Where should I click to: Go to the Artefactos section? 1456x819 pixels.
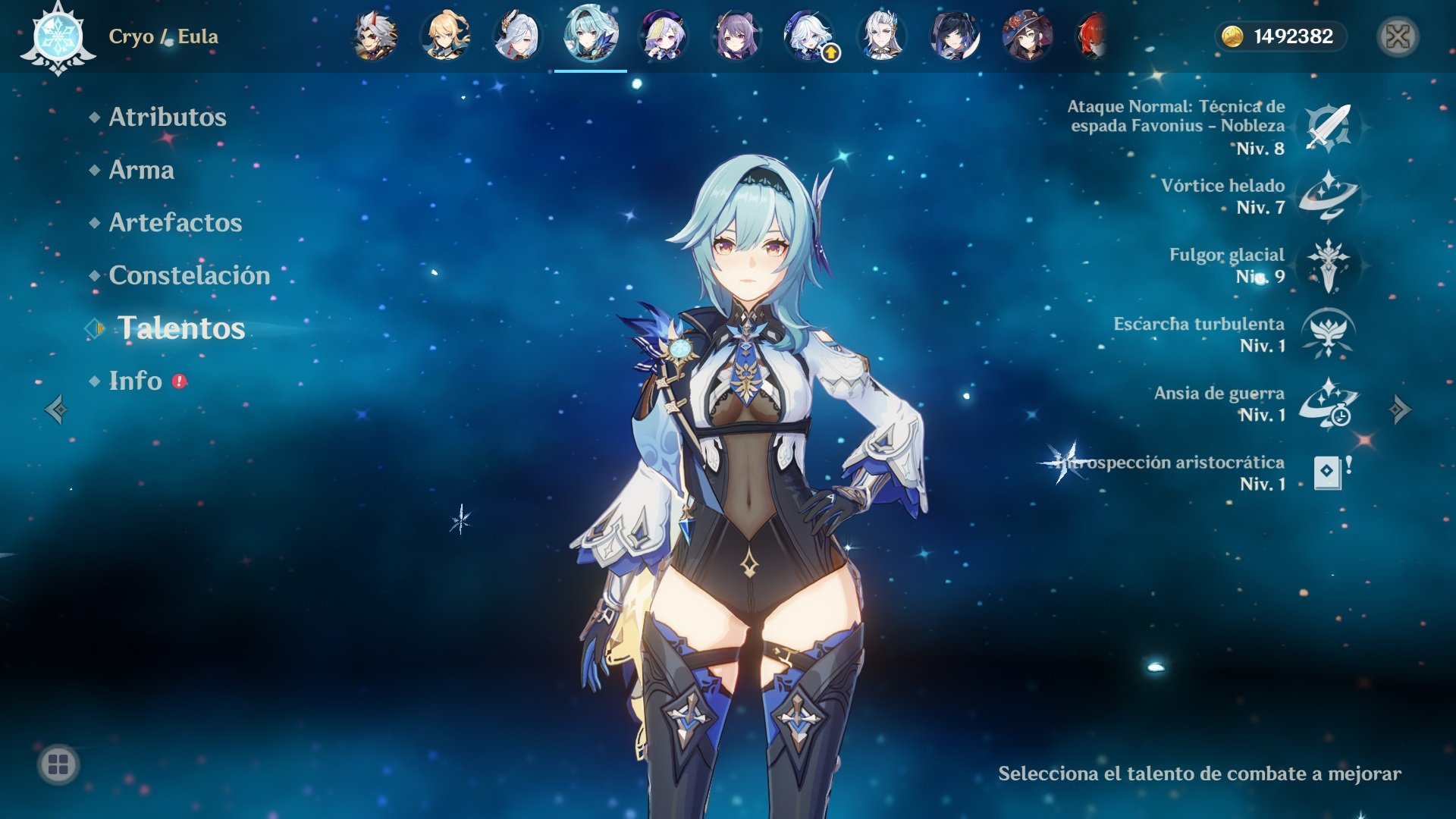pyautogui.click(x=175, y=222)
